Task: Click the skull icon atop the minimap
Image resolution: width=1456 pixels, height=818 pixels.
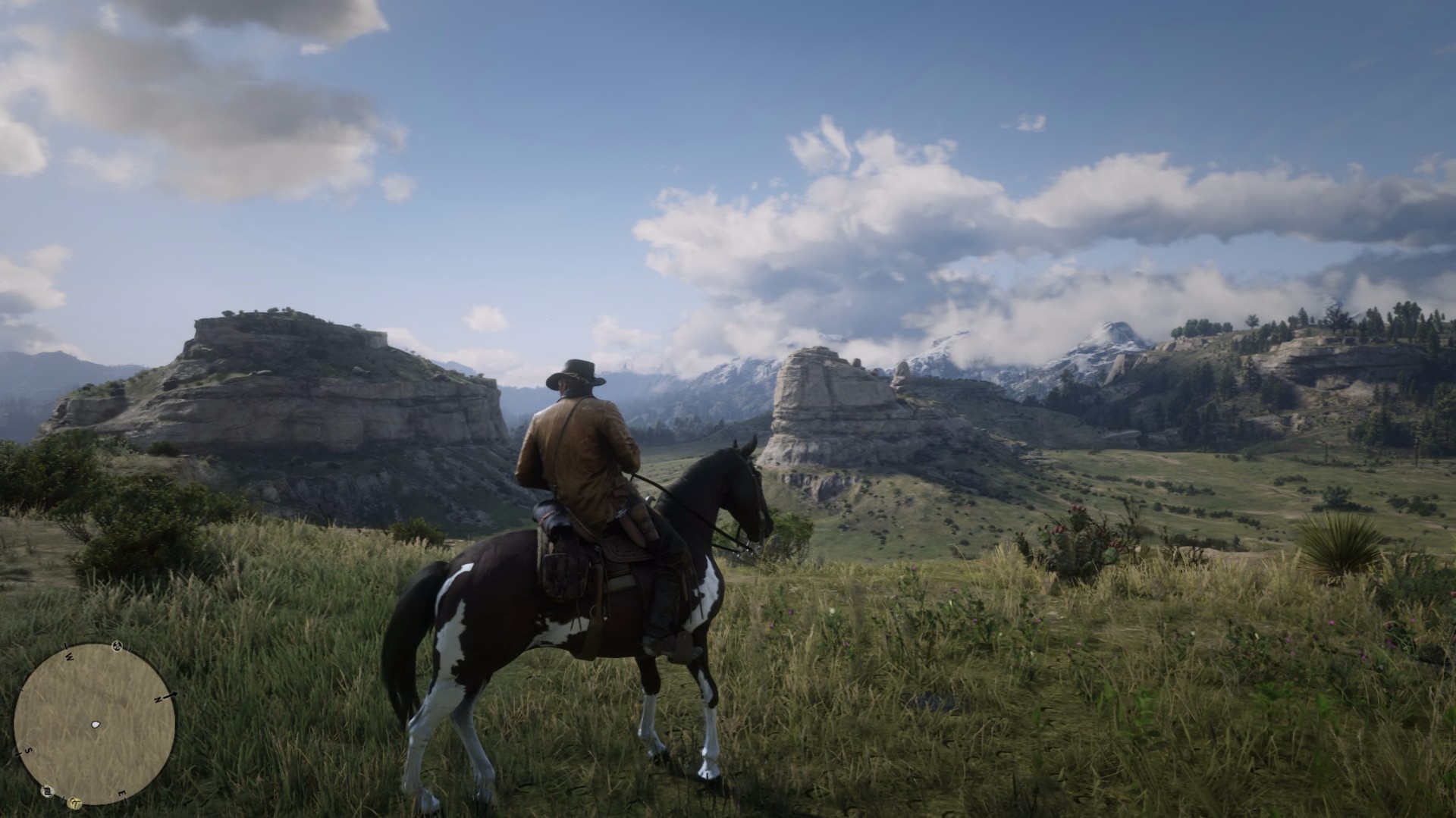Action: tap(117, 645)
